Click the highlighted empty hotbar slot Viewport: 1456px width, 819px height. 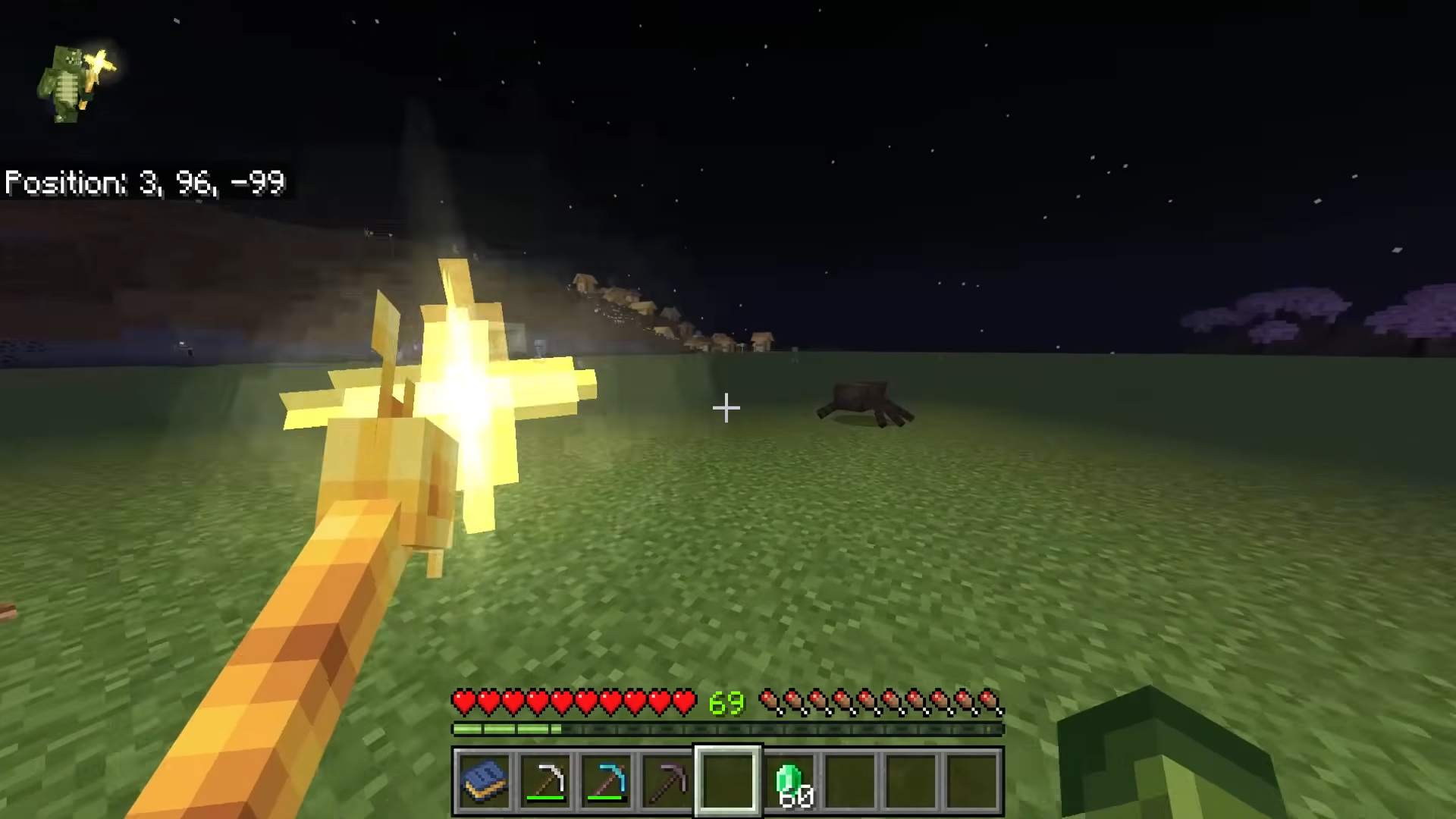click(x=728, y=781)
